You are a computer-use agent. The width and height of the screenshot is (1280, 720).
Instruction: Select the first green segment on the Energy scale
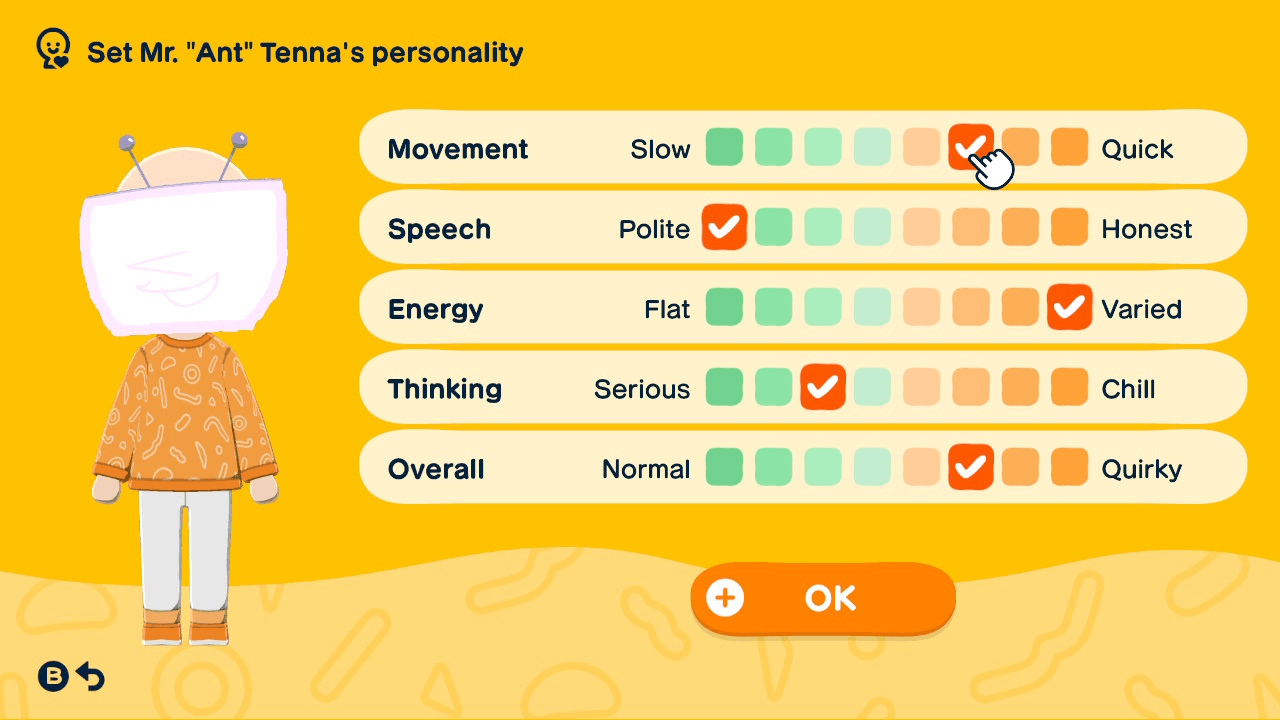pyautogui.click(x=724, y=307)
